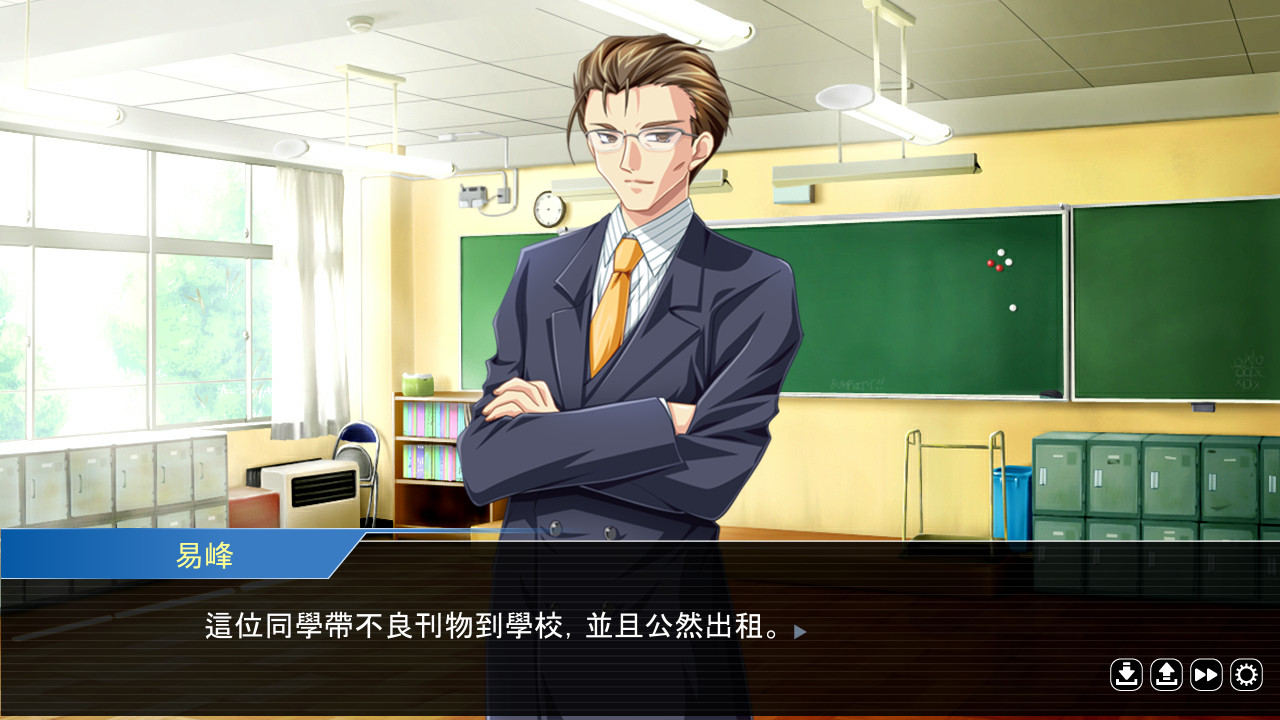Open the save menu via download icon

1126,676
